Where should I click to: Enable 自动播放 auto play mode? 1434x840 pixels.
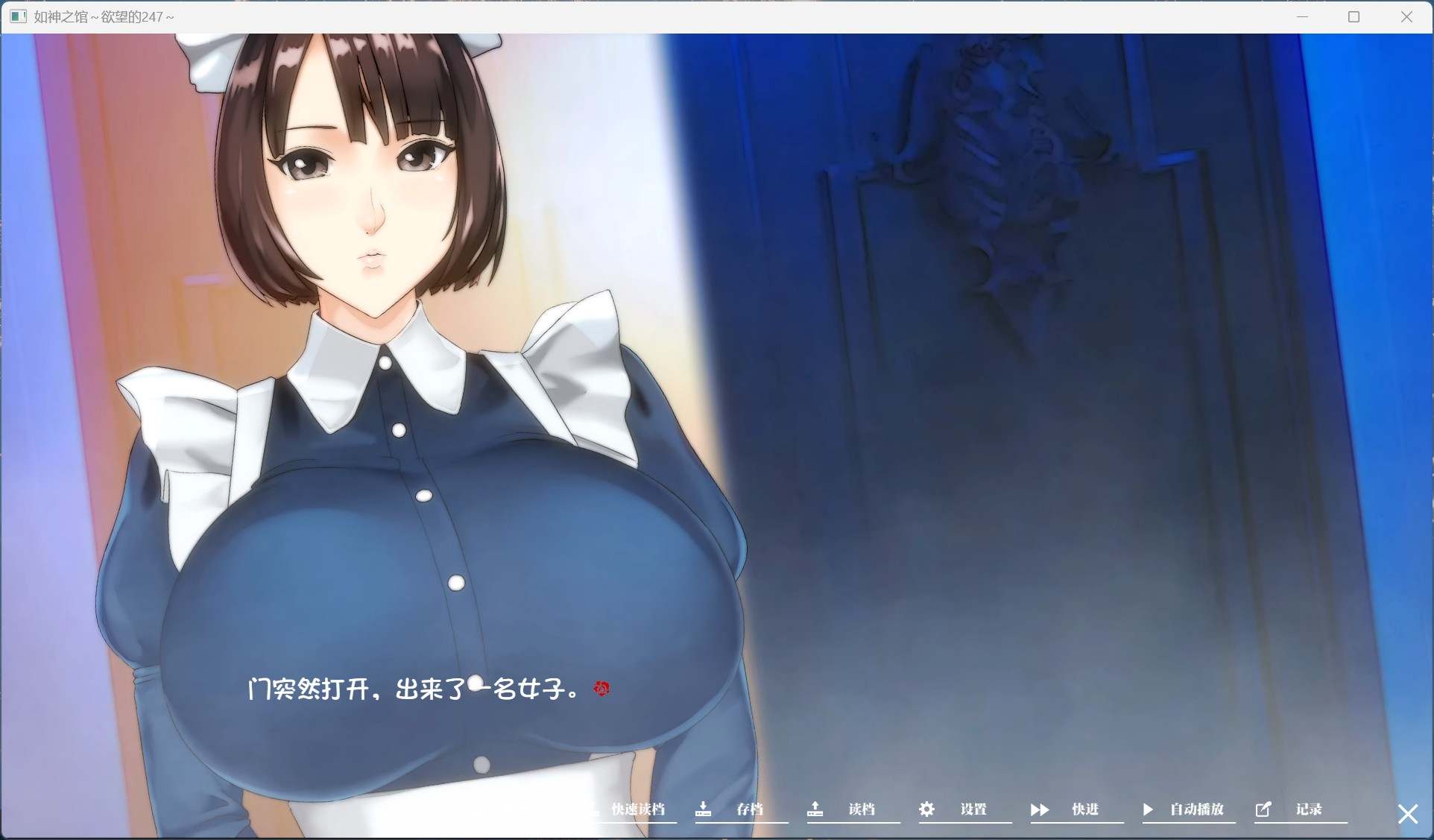point(1197,809)
